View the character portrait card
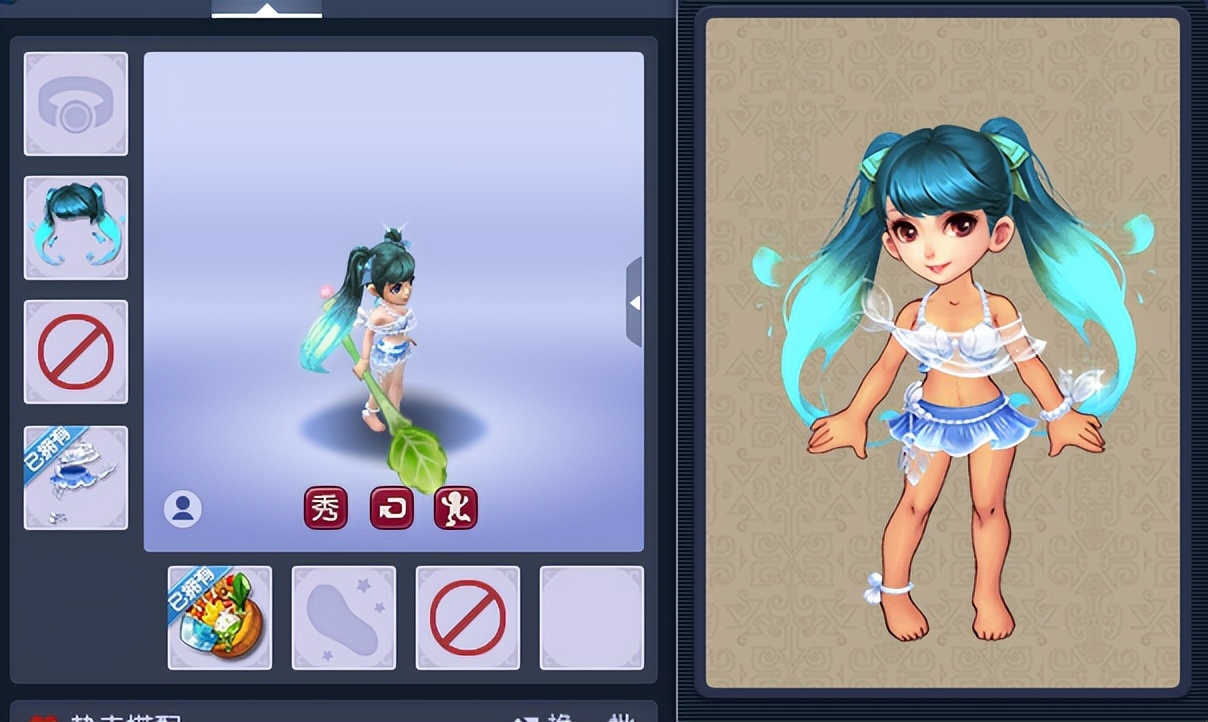This screenshot has width=1208, height=722. (x=942, y=352)
